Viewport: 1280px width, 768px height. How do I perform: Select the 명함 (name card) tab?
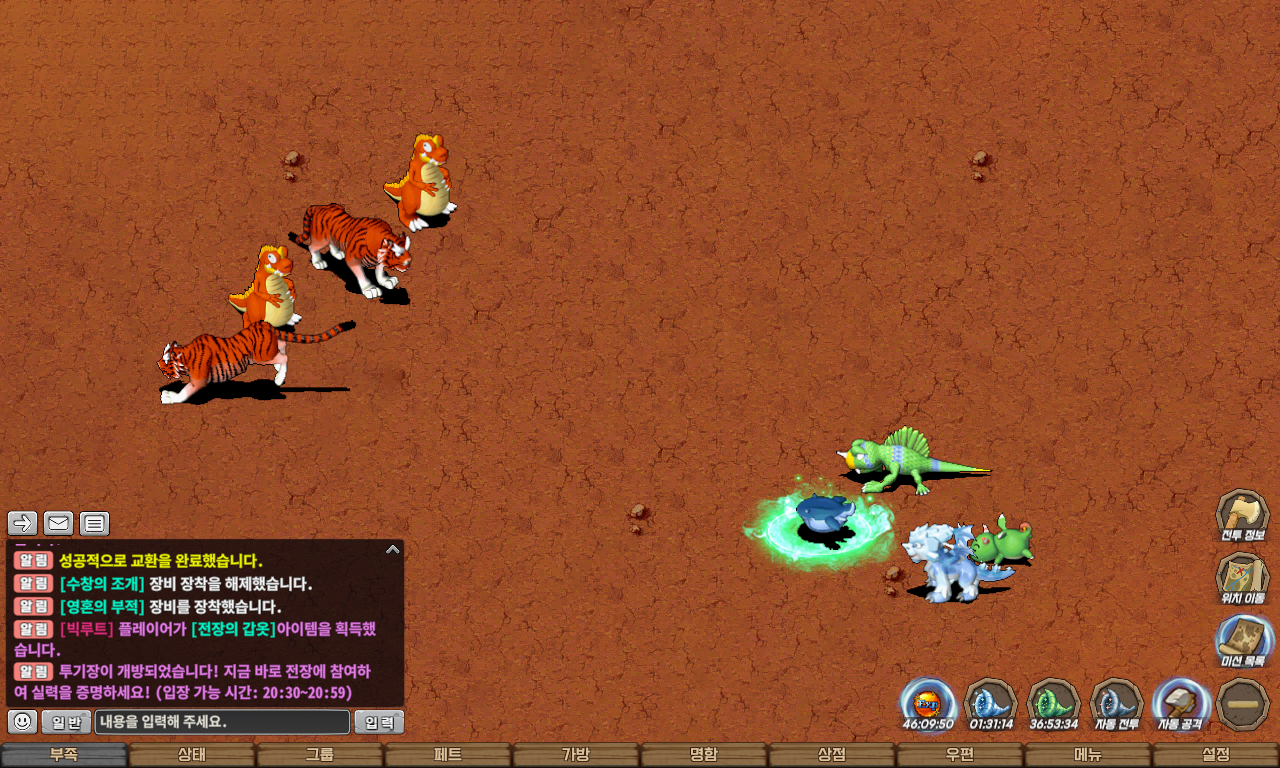(x=704, y=755)
